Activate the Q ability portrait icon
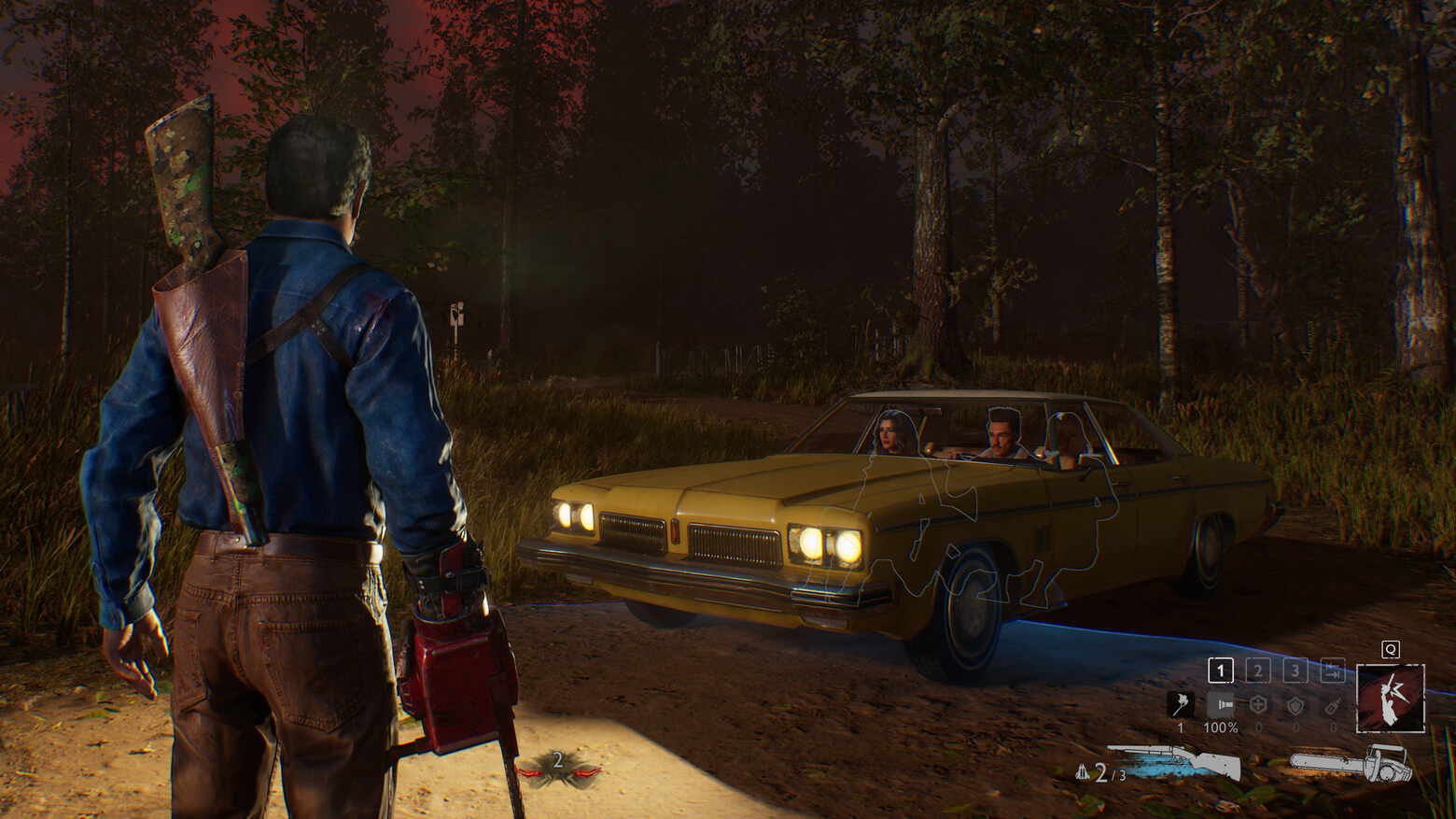 coord(1391,698)
